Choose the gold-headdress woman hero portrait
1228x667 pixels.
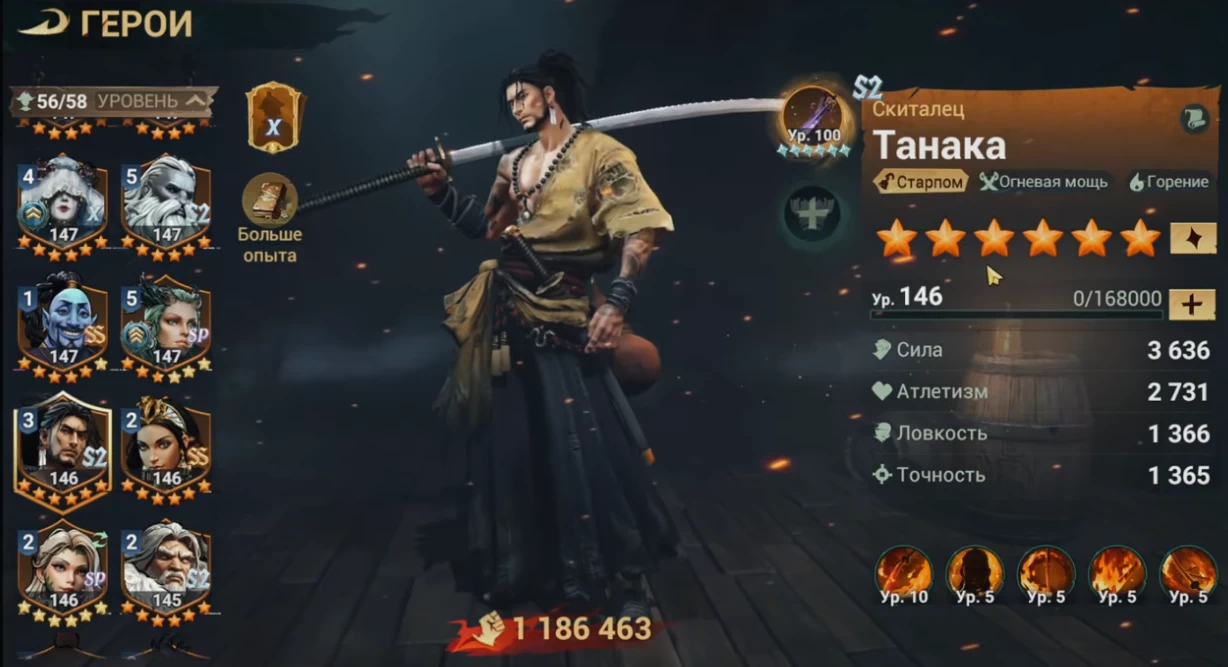point(166,446)
